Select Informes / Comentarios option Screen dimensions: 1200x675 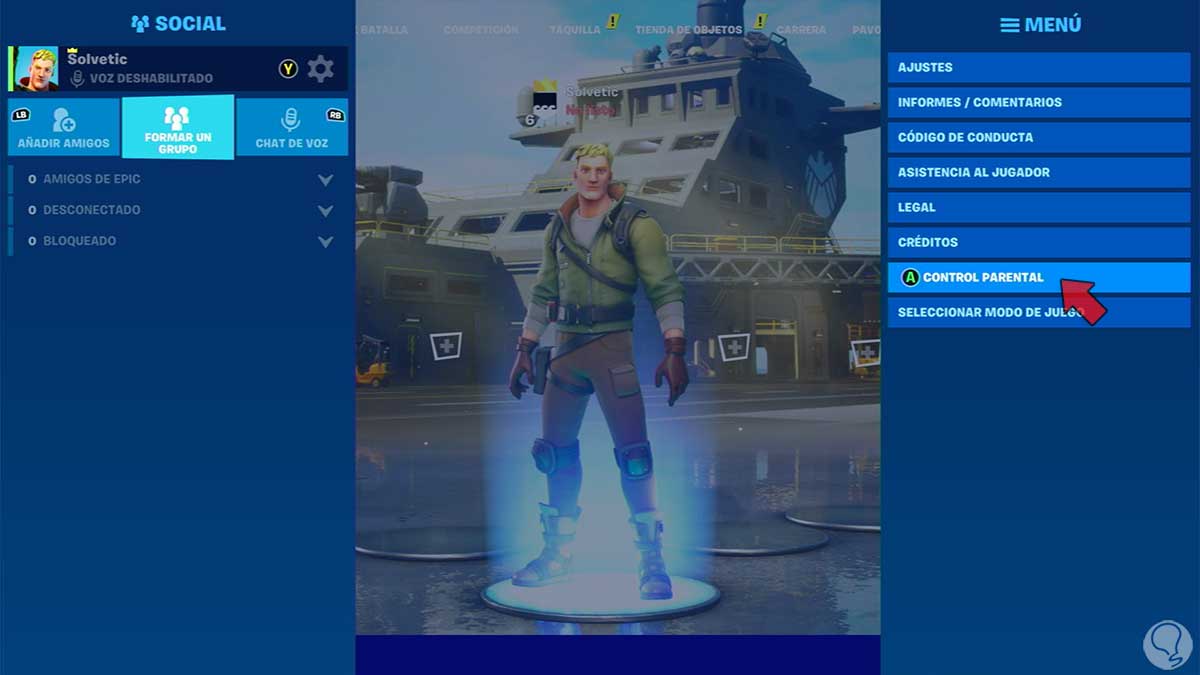click(x=1038, y=103)
